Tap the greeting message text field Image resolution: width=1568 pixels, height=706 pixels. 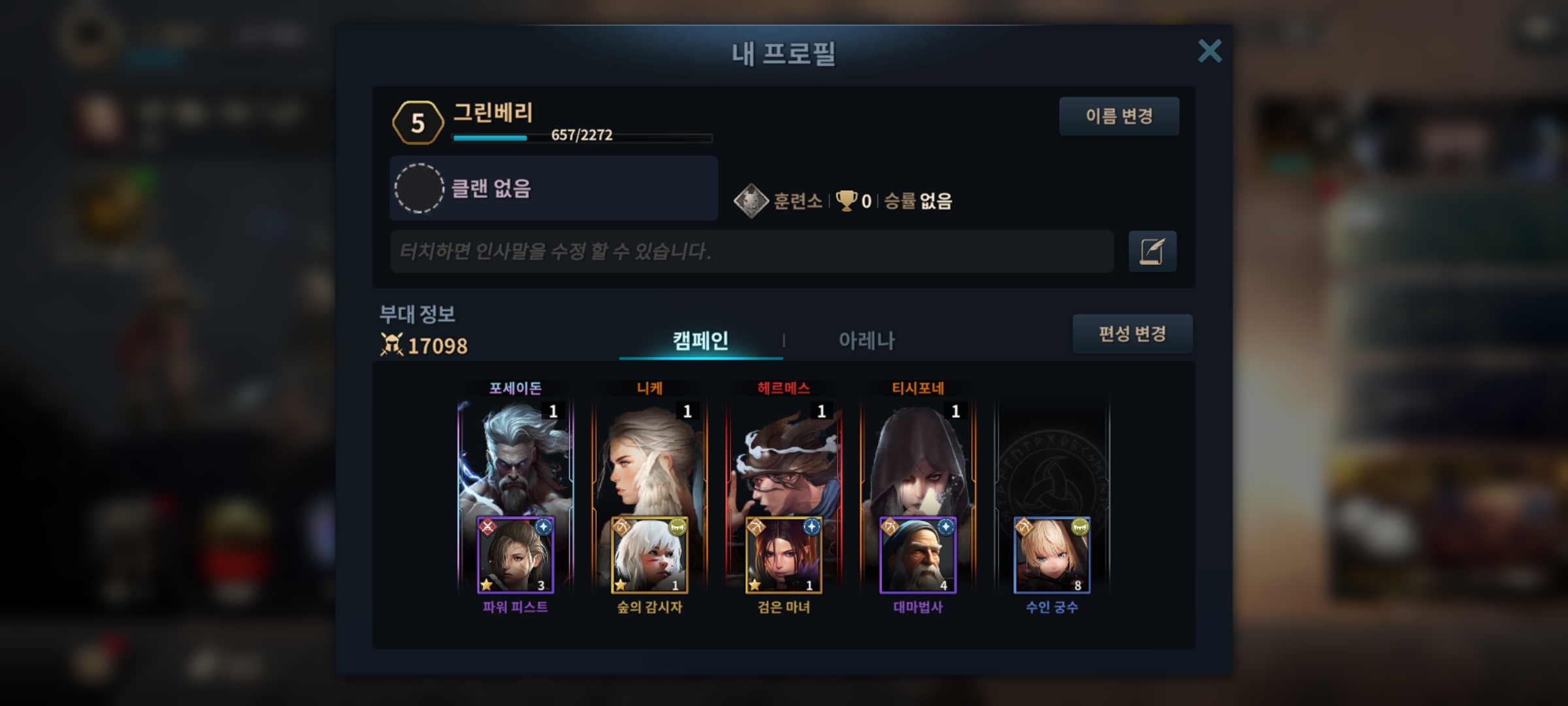click(x=751, y=252)
